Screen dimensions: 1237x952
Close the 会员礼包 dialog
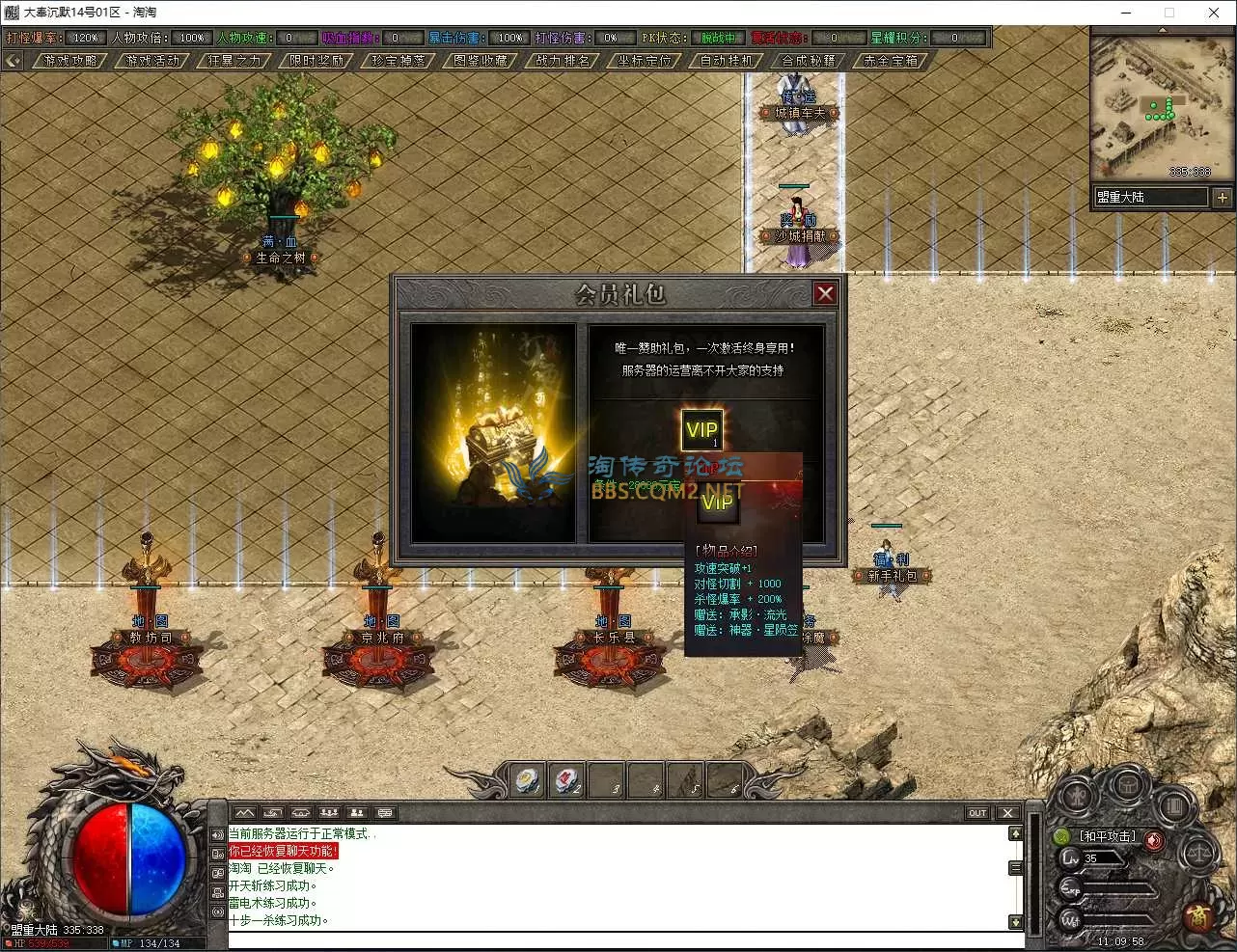coord(825,293)
